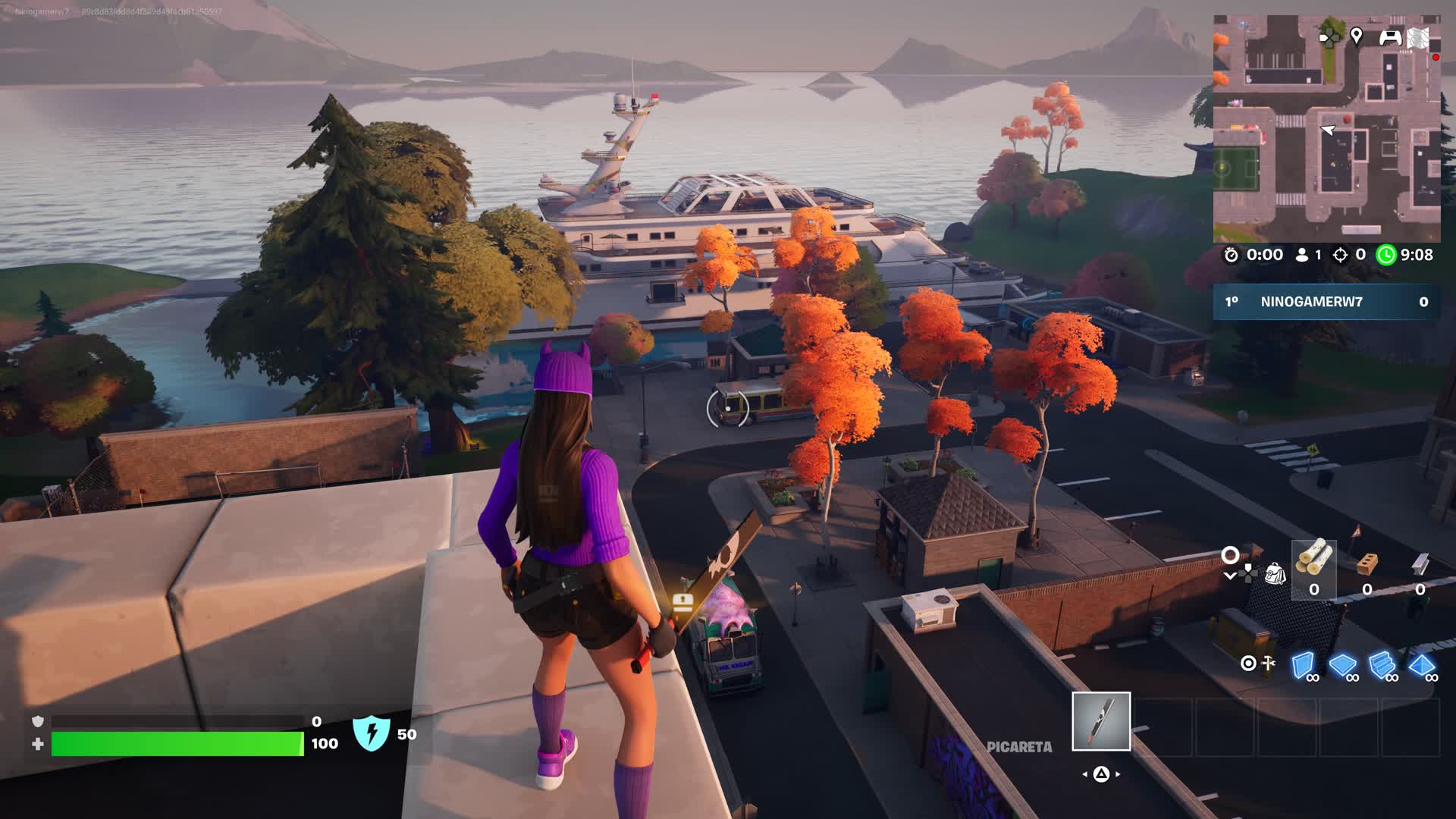Open the backpack inventory
The height and width of the screenshot is (819, 1456).
tap(1276, 574)
